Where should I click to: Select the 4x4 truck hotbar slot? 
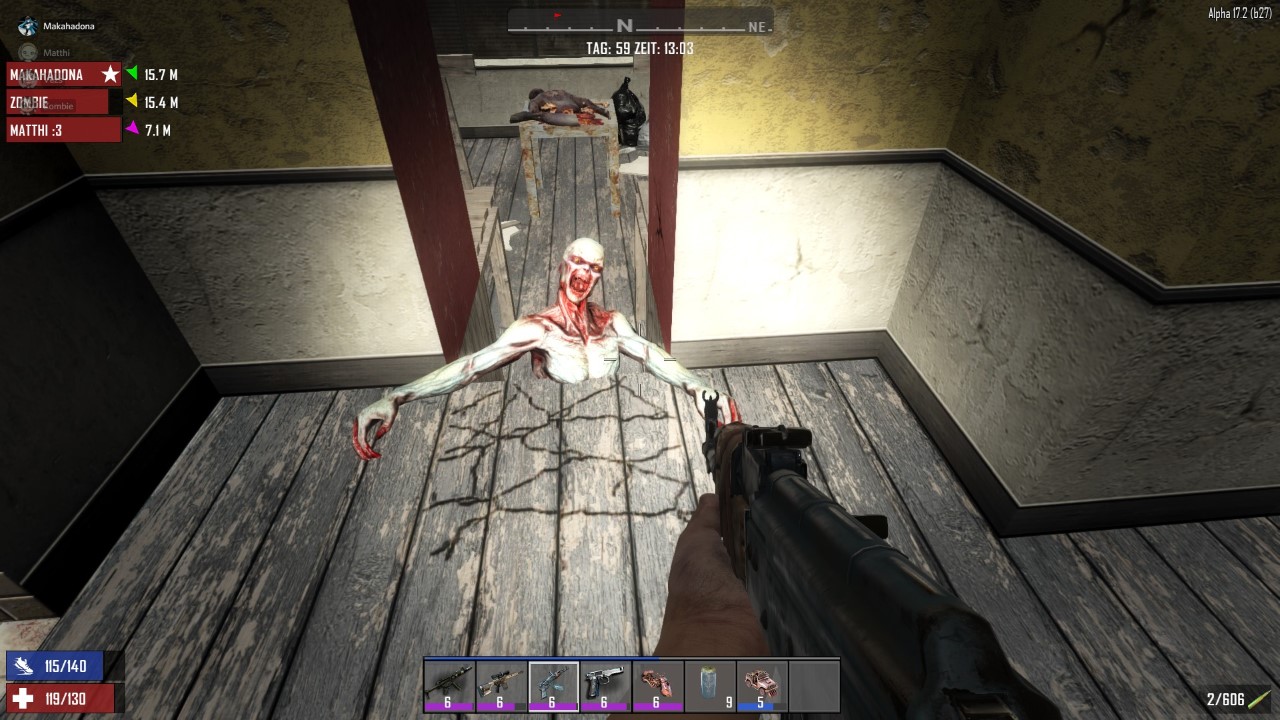click(761, 685)
